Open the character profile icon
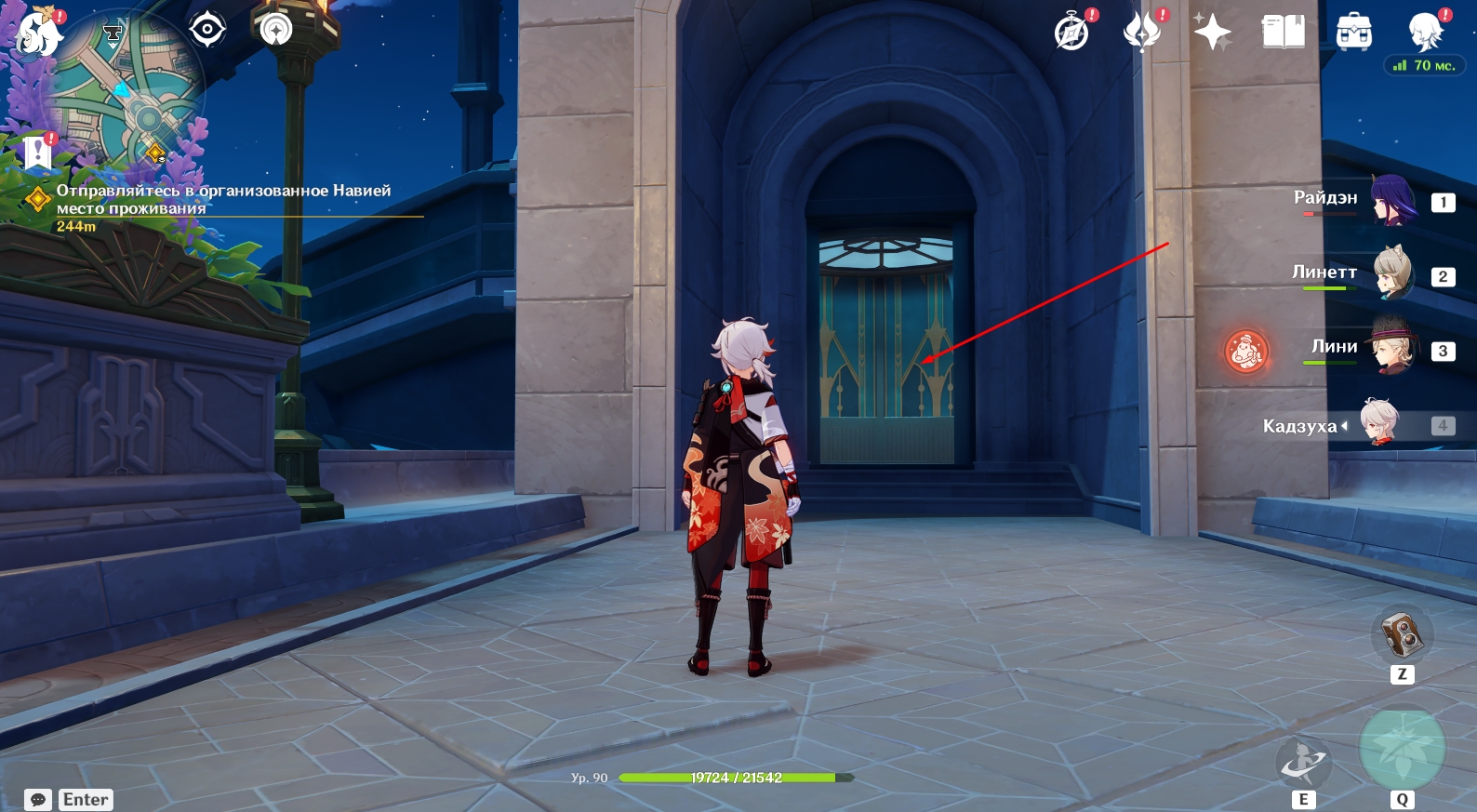This screenshot has width=1477, height=812. [x=1425, y=33]
